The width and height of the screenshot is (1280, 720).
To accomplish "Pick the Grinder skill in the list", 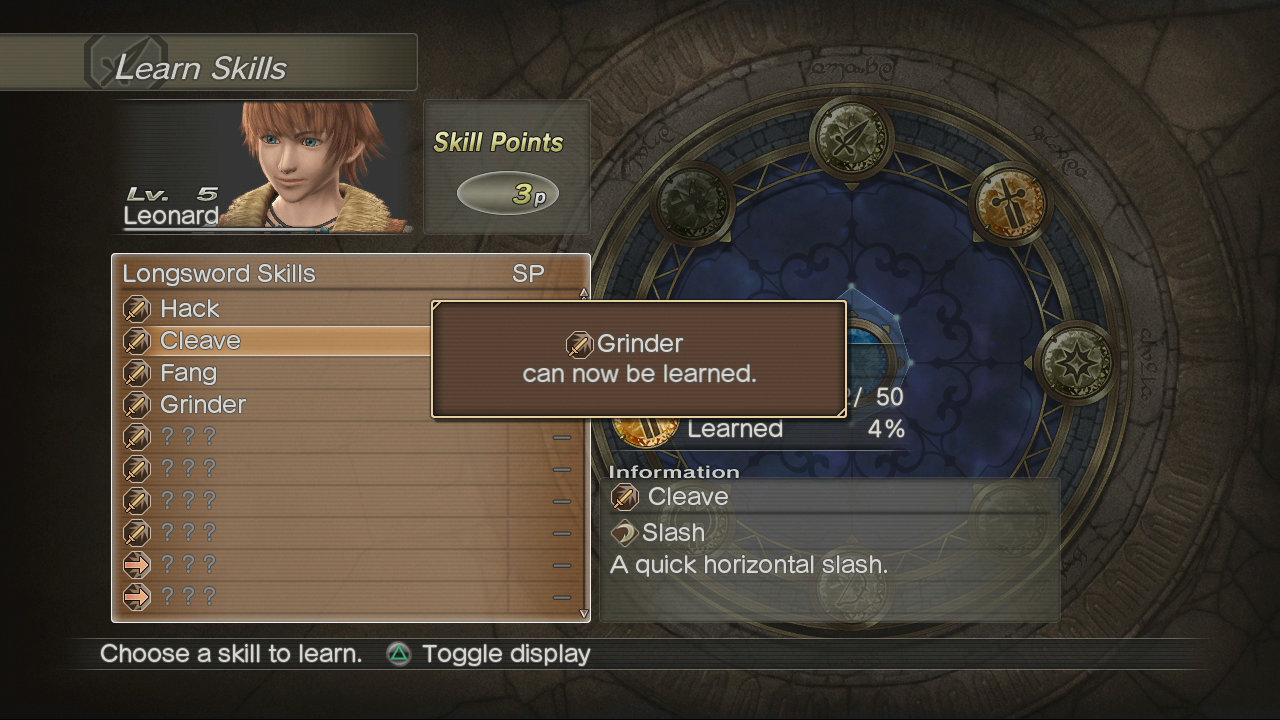I will pyautogui.click(x=203, y=405).
